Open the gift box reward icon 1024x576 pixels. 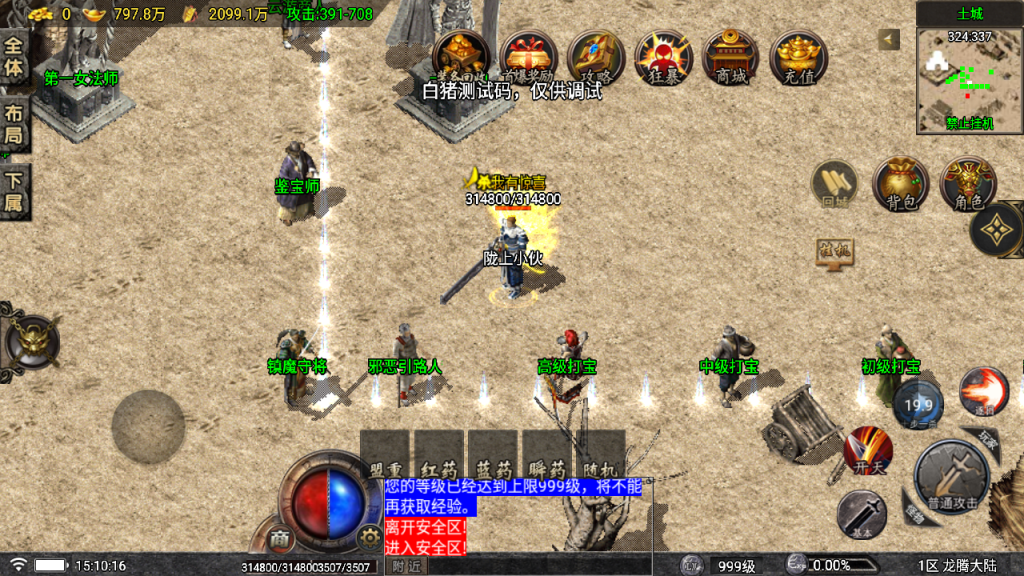[529, 56]
